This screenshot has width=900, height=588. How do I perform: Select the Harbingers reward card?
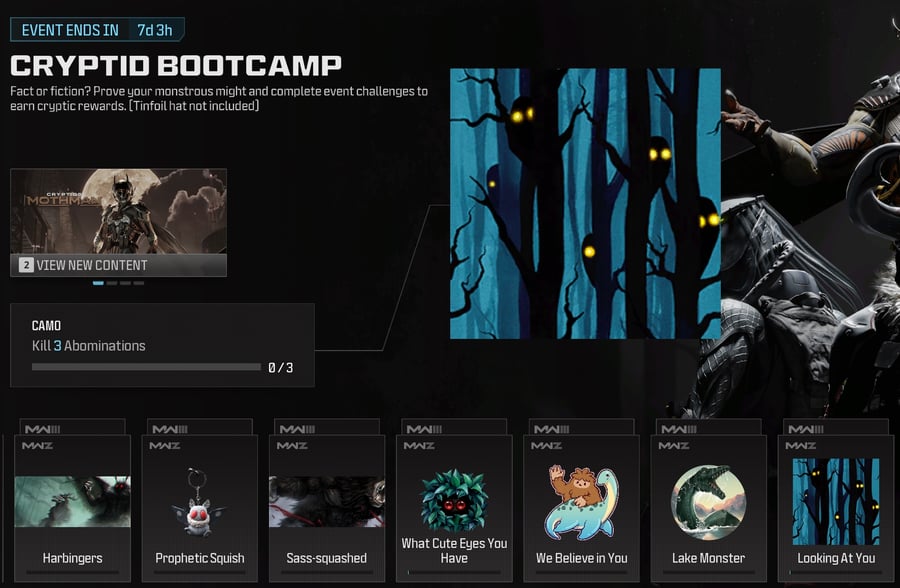(72, 505)
